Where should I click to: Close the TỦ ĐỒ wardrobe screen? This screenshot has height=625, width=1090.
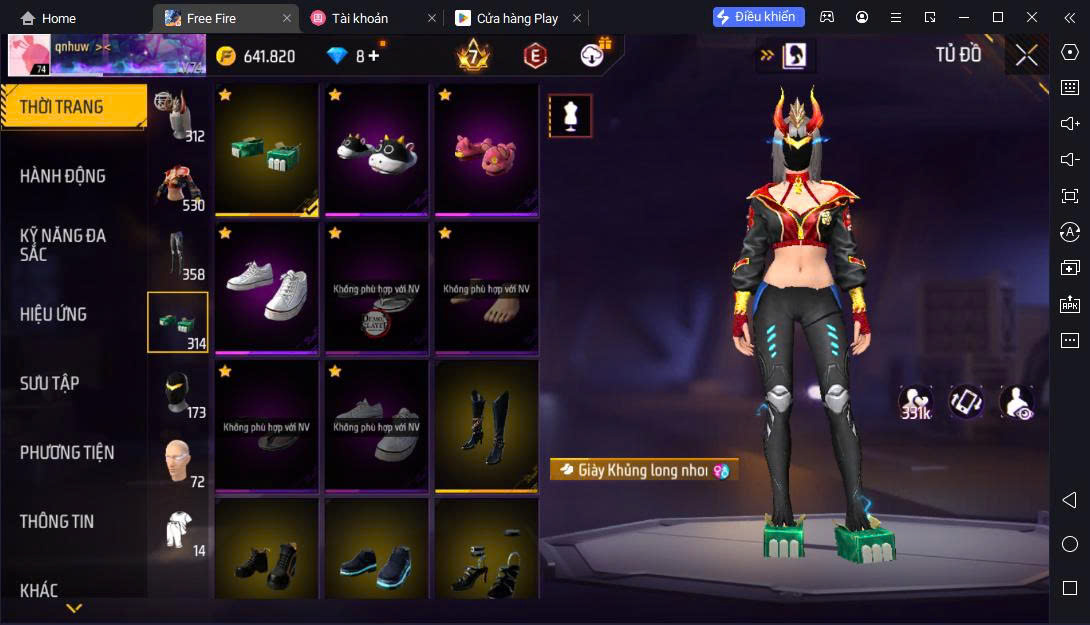[1026, 55]
